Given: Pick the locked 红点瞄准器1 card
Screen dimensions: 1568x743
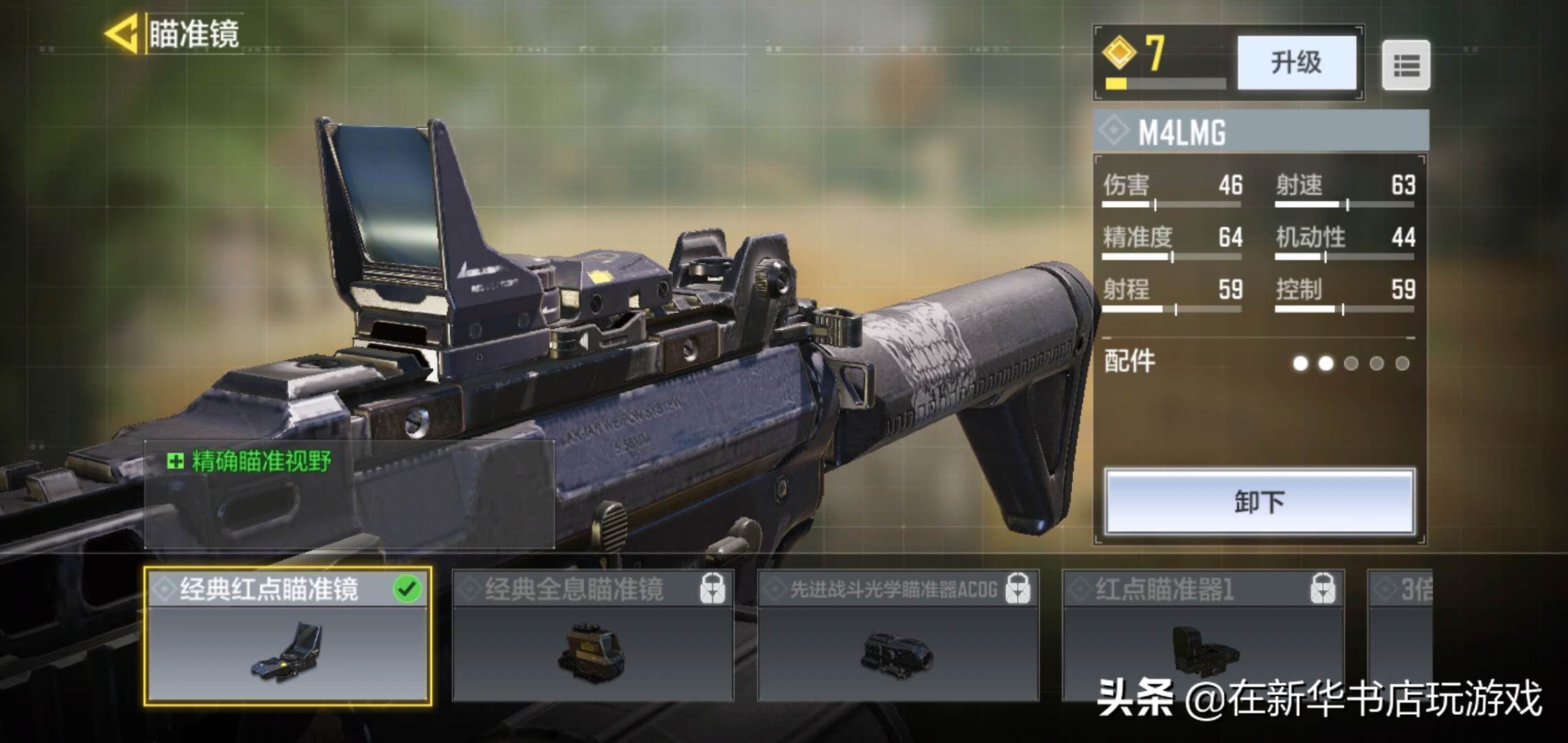Looking at the screenshot, I should (1202, 636).
